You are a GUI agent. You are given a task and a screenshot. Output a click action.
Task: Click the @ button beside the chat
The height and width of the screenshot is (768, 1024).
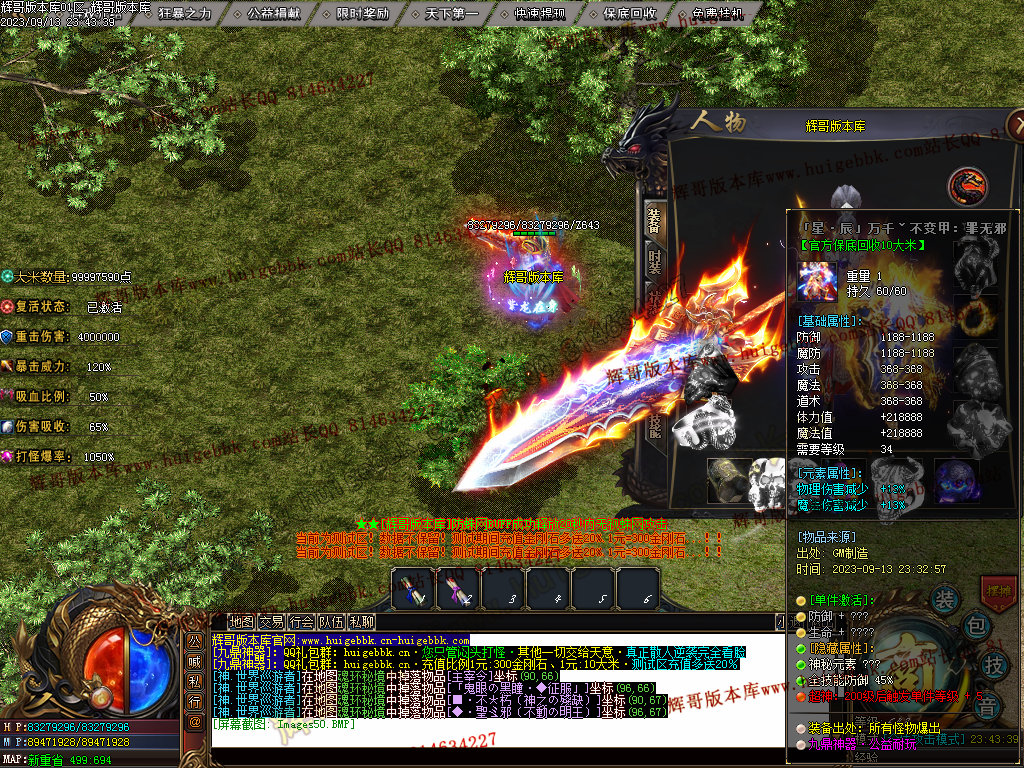click(x=195, y=721)
